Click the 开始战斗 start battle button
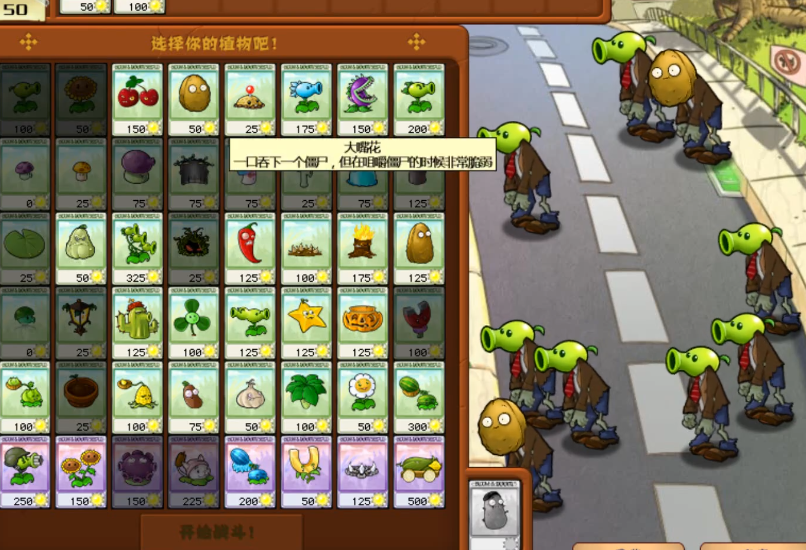This screenshot has height=550, width=806. 221,532
